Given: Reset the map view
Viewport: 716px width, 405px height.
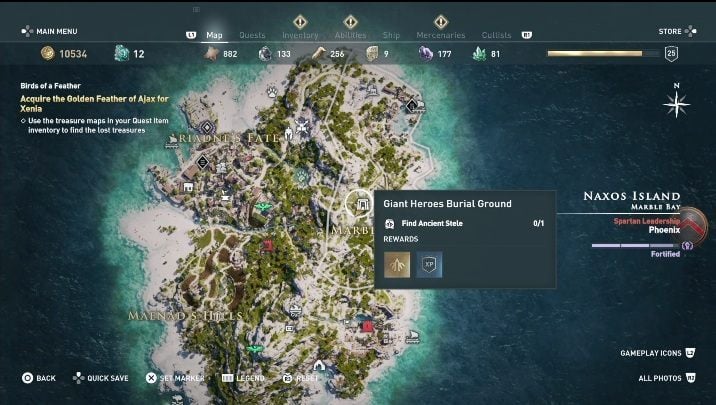Looking at the screenshot, I should [301, 378].
